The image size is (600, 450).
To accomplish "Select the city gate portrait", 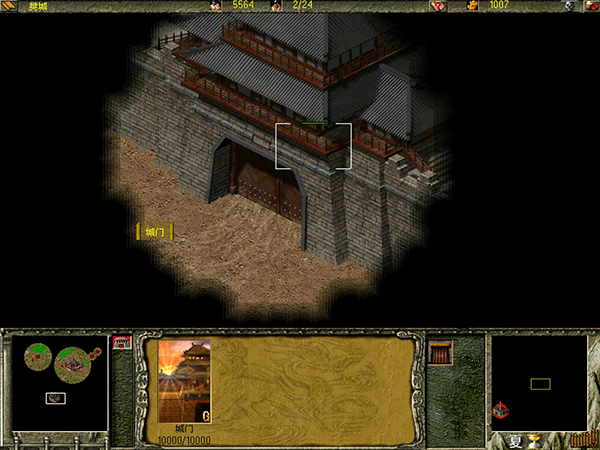I will (x=185, y=381).
